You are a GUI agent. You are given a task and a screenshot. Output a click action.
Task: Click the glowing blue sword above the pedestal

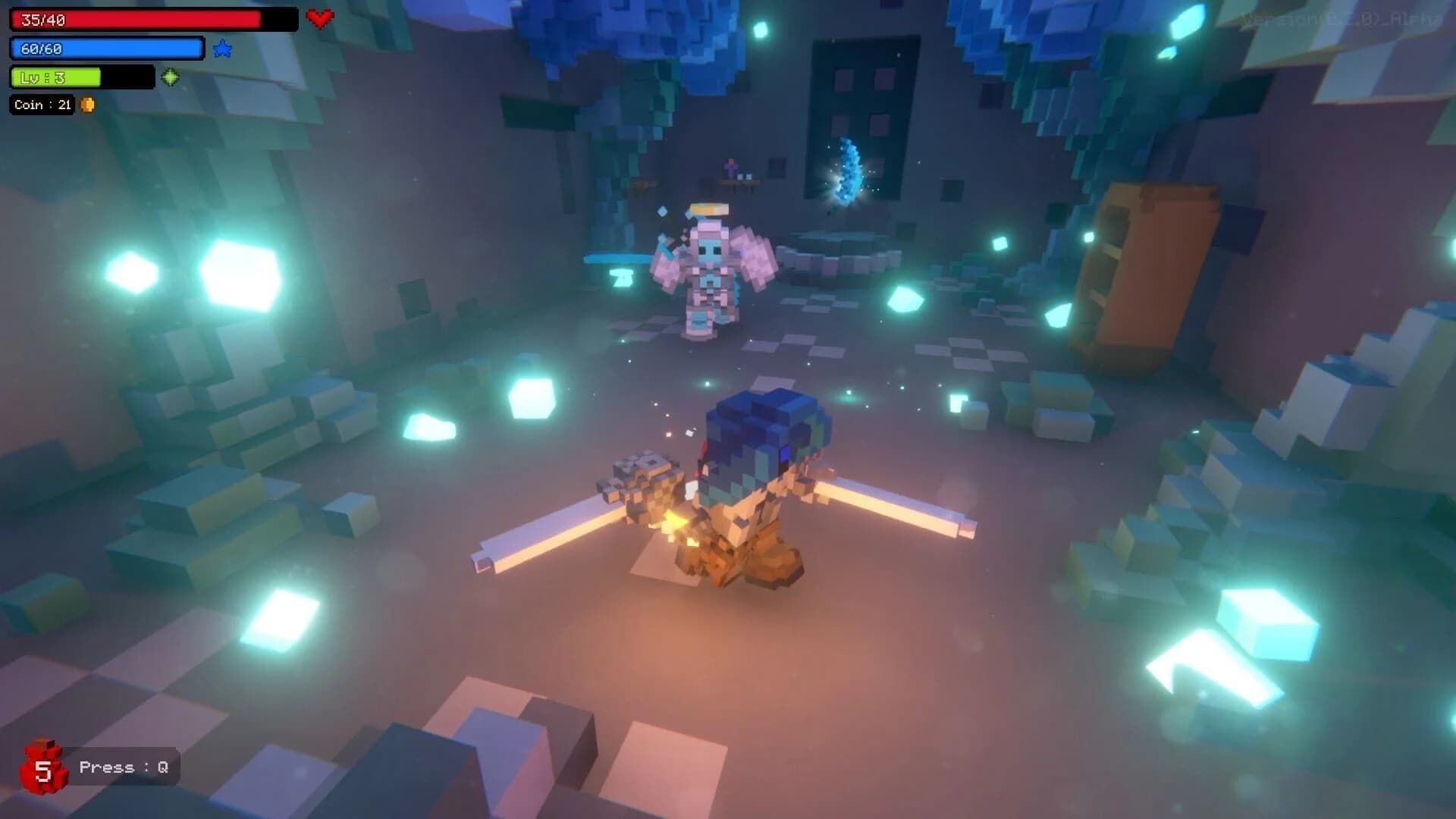tap(849, 171)
